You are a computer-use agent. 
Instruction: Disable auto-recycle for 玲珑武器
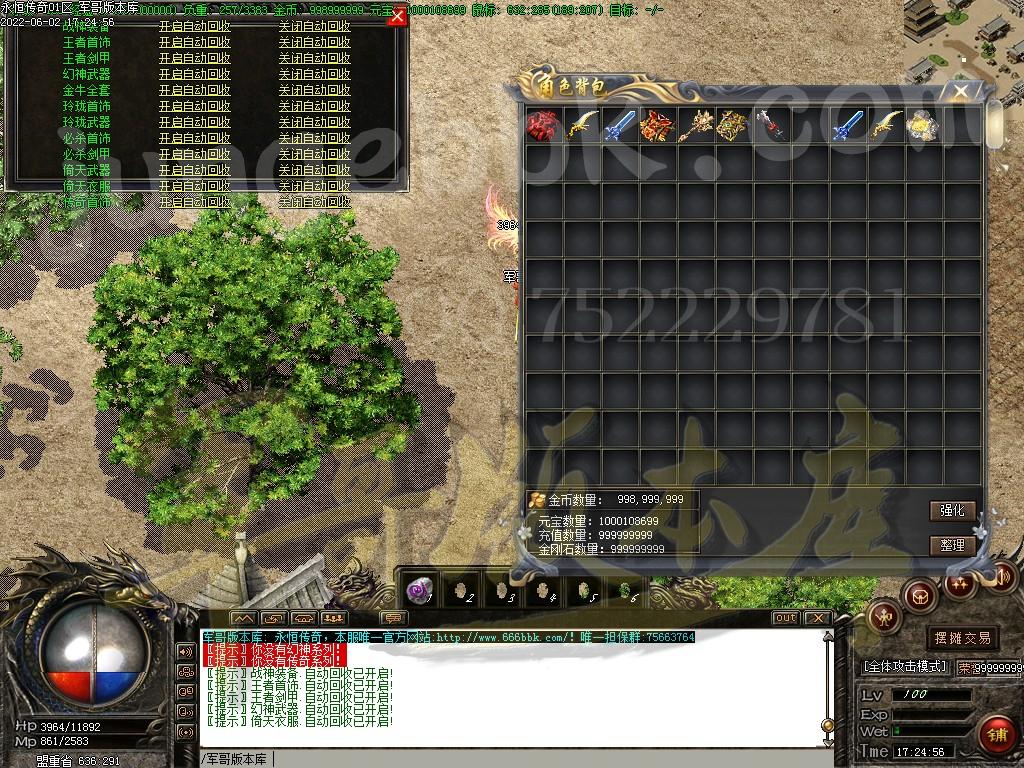[x=314, y=122]
